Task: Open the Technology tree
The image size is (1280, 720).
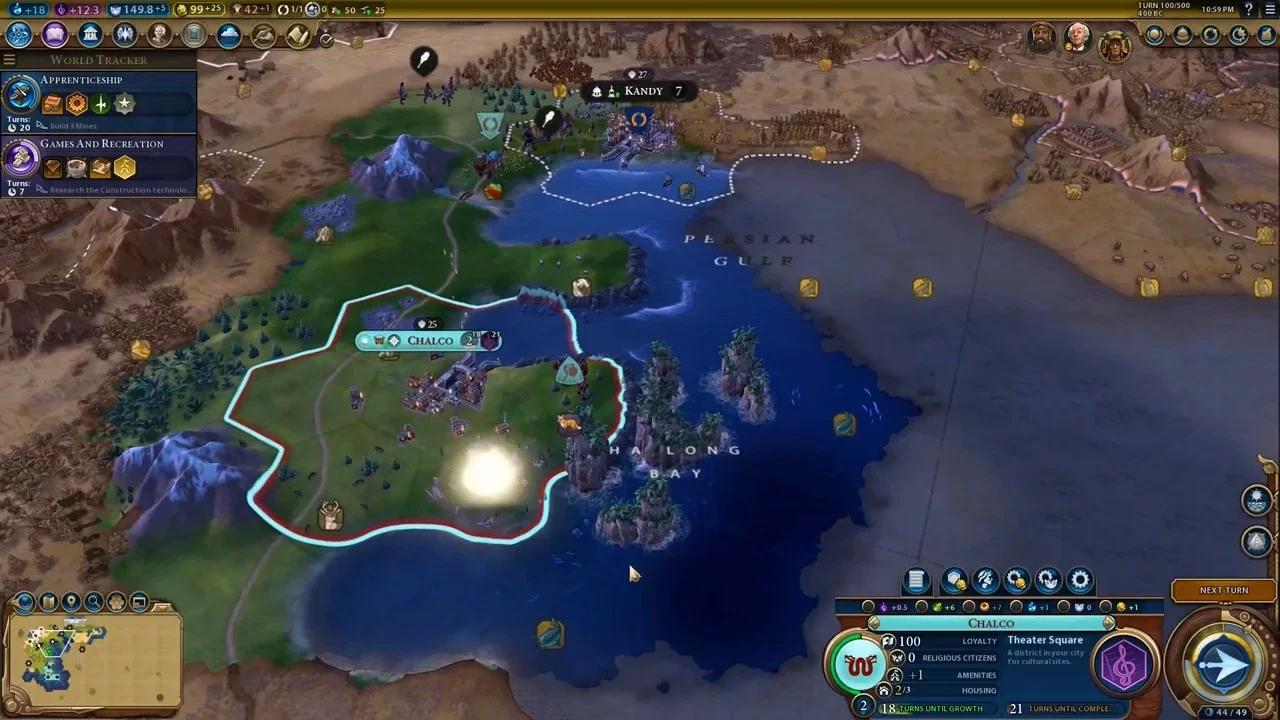Action: click(x=18, y=35)
